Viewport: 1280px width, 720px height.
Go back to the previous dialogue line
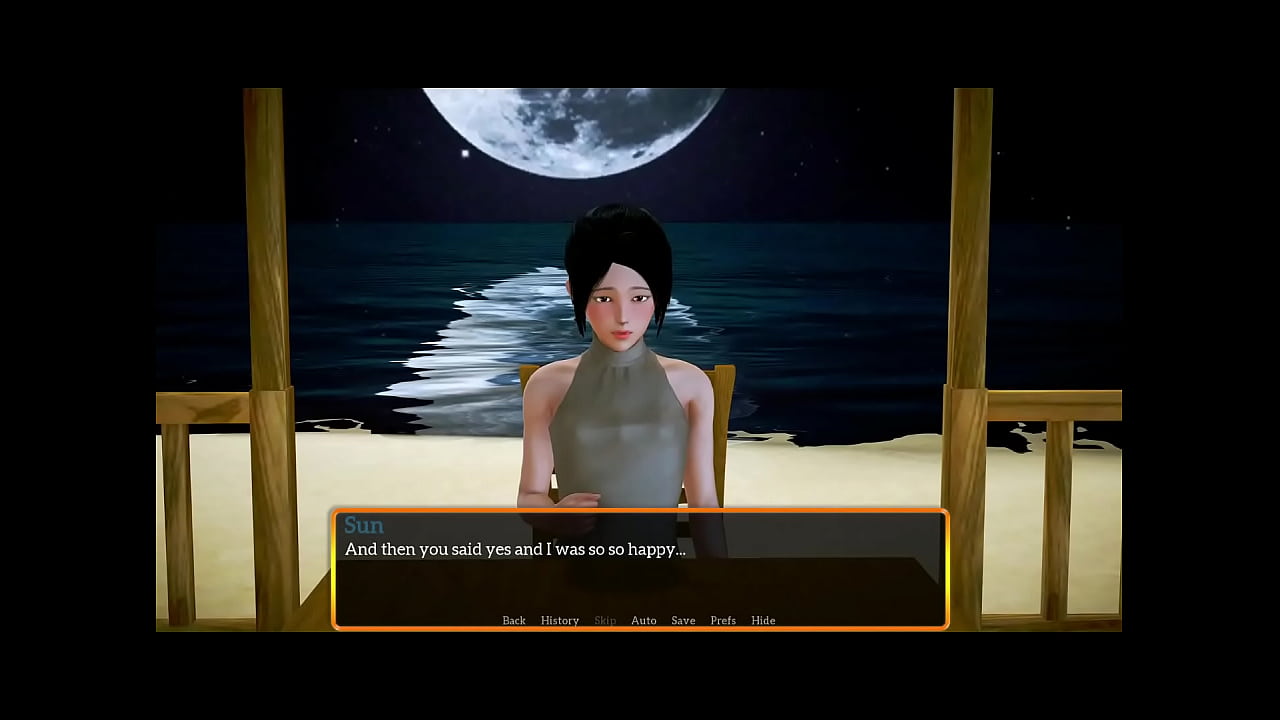point(514,620)
